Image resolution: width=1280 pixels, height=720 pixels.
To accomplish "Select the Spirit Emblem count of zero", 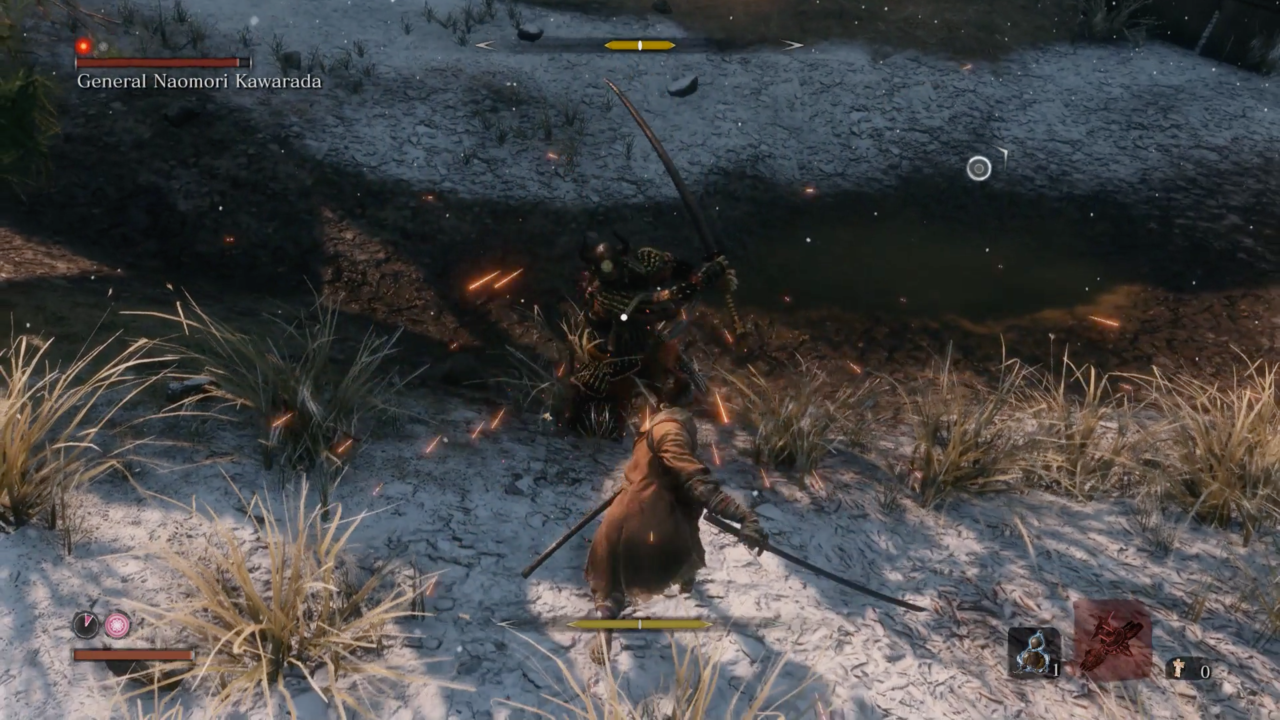I will [x=1206, y=671].
